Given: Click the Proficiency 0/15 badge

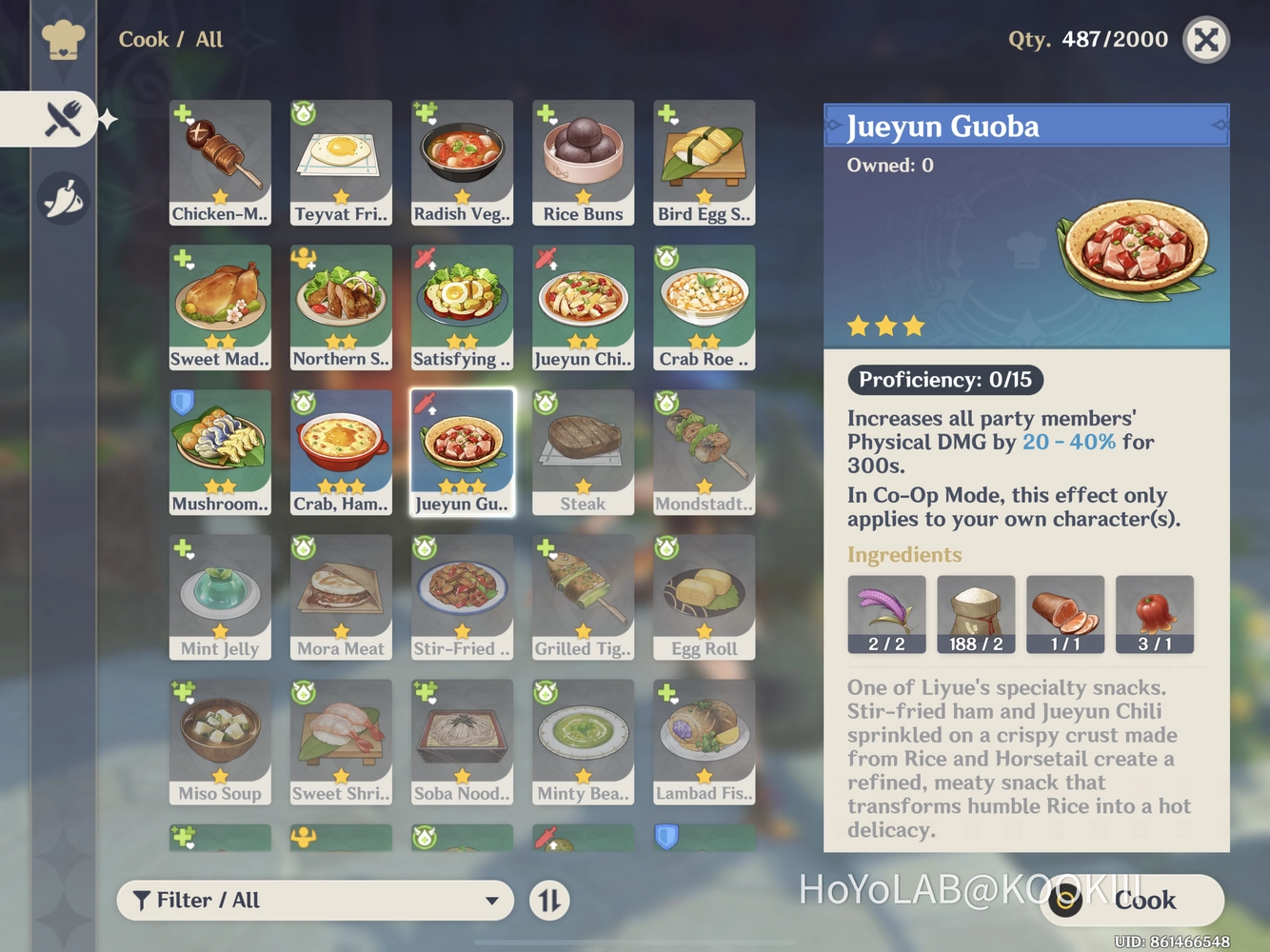Looking at the screenshot, I should point(944,380).
